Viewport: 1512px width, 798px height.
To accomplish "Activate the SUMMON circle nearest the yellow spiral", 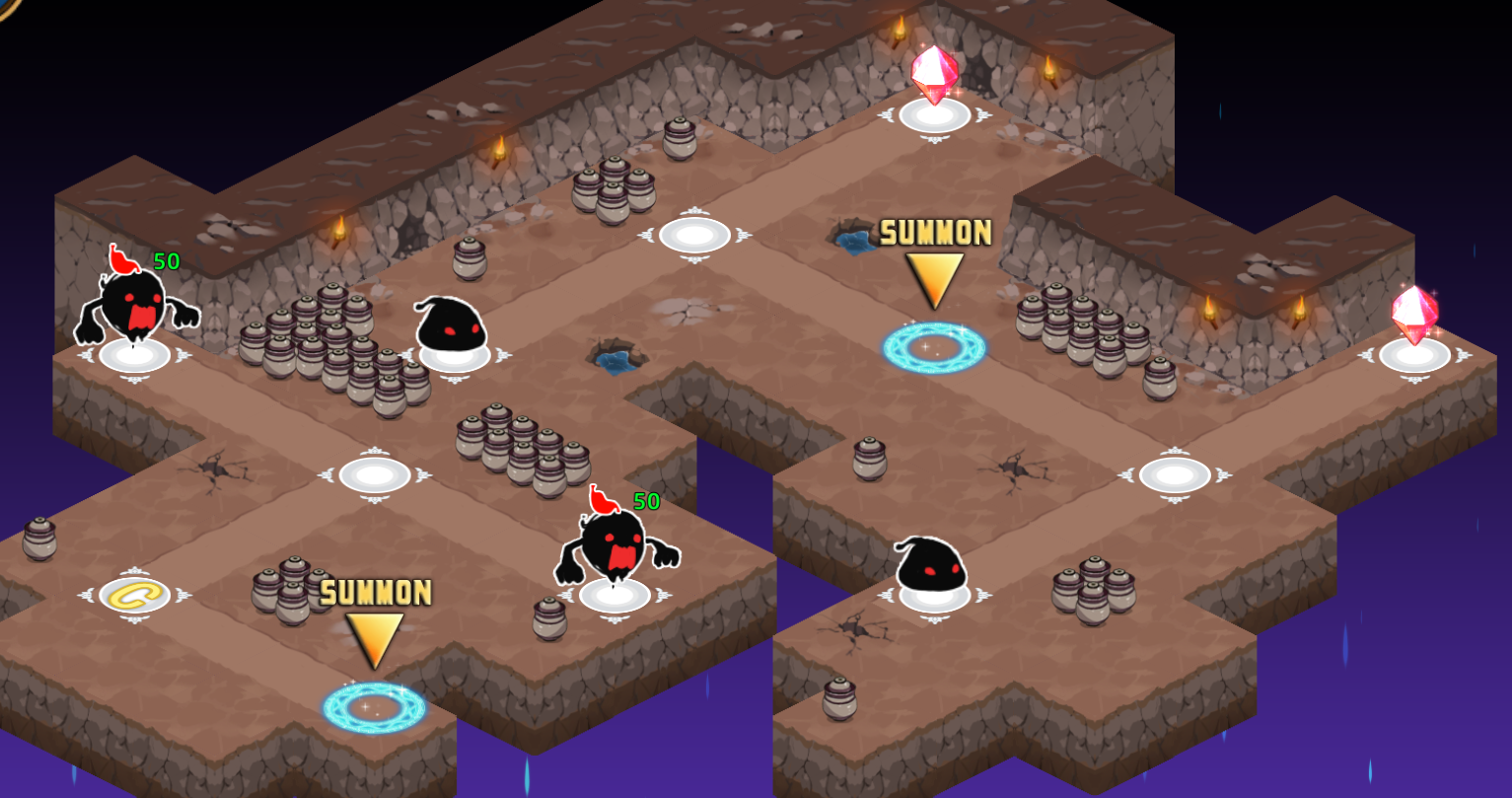I will click(x=374, y=706).
